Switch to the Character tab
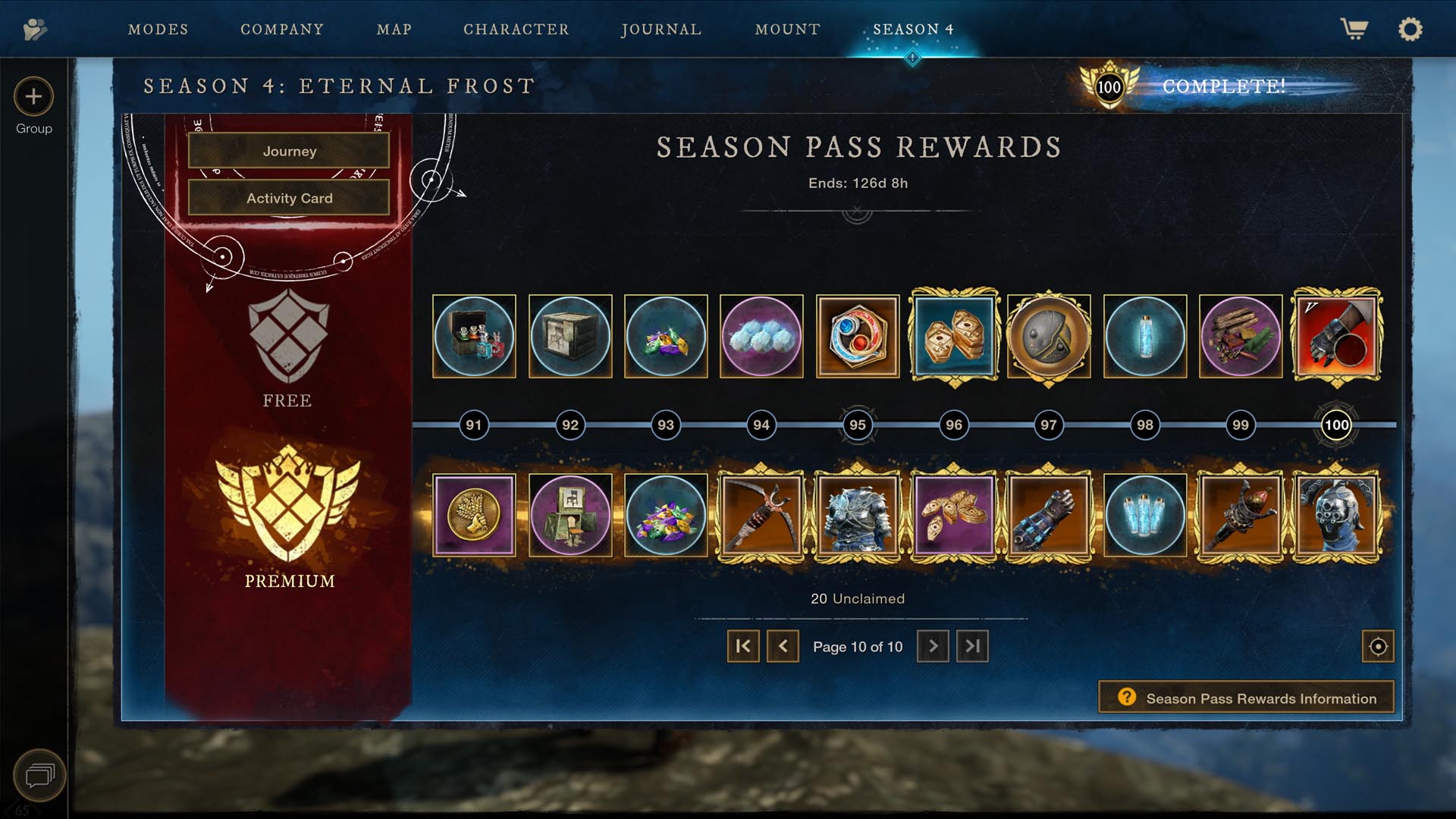The height and width of the screenshot is (819, 1456). (x=516, y=30)
